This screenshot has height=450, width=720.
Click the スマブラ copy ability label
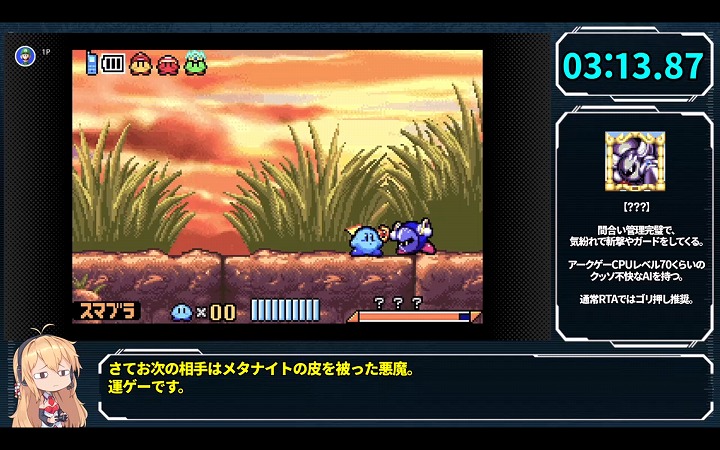pos(106,311)
